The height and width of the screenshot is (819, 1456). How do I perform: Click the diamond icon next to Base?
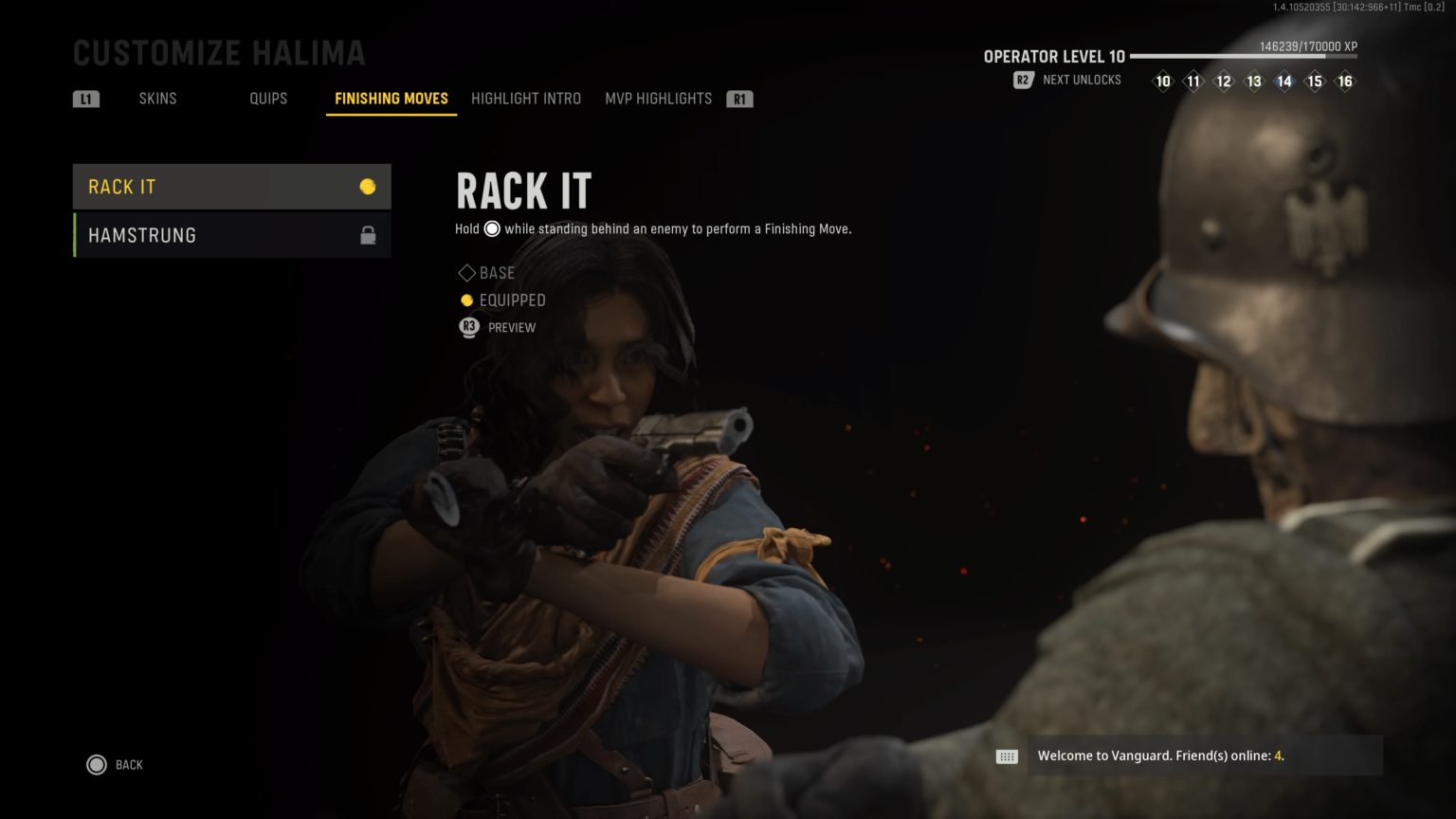pyautogui.click(x=466, y=273)
